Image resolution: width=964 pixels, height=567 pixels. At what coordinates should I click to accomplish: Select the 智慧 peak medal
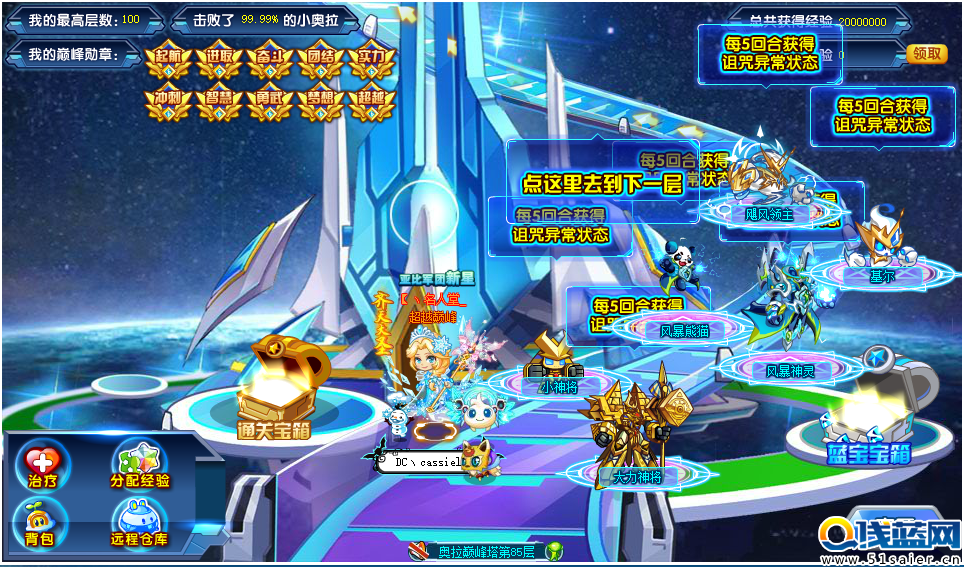click(220, 103)
